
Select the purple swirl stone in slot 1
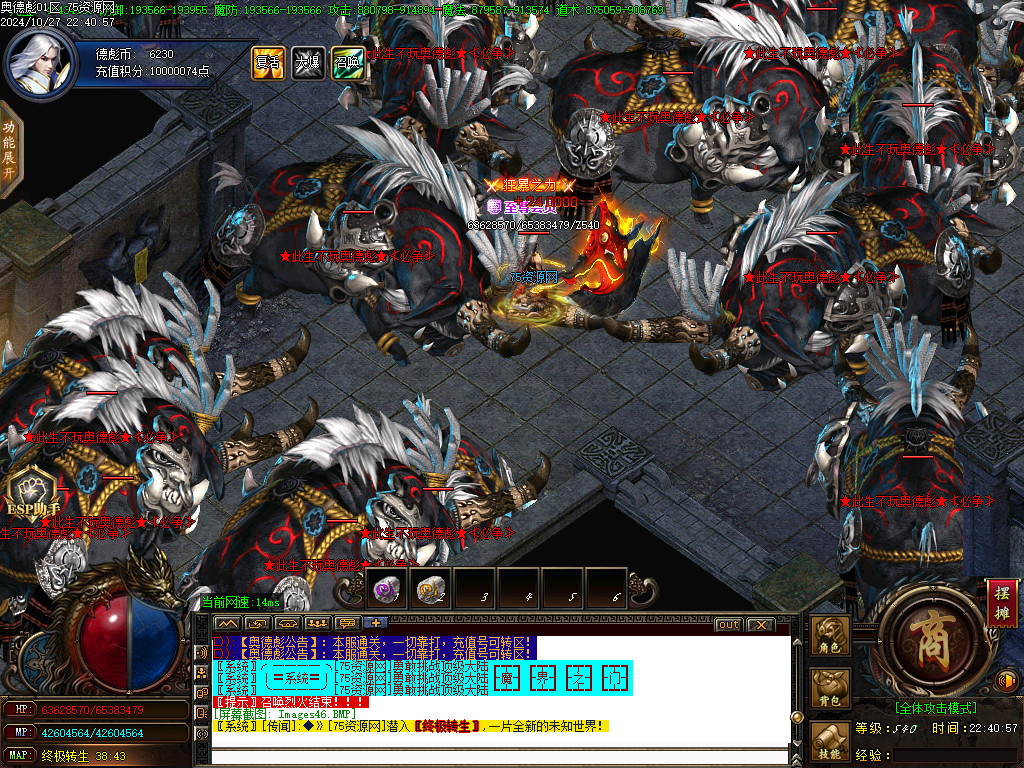coord(386,590)
